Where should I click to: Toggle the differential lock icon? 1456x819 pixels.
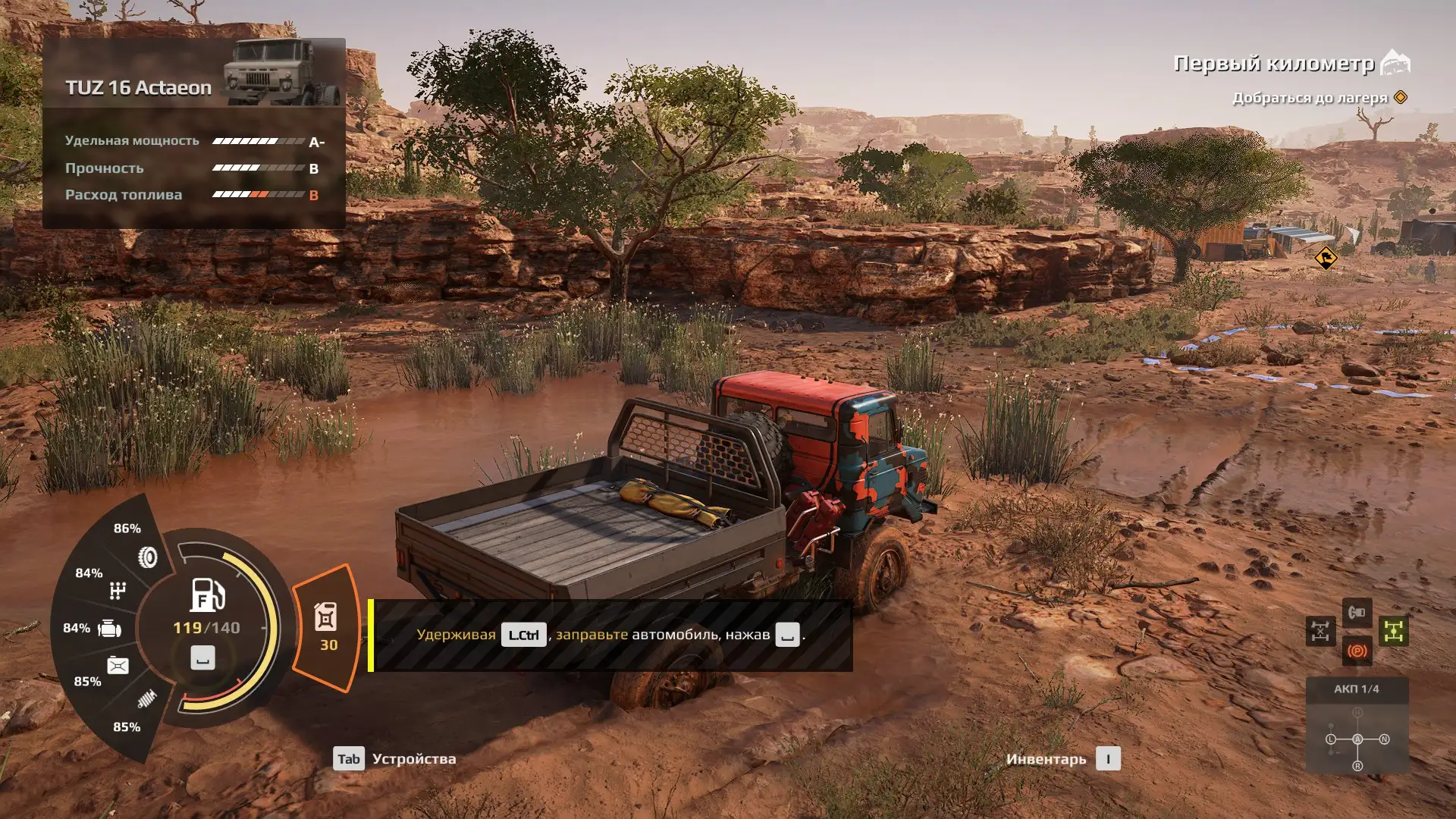(x=1320, y=631)
